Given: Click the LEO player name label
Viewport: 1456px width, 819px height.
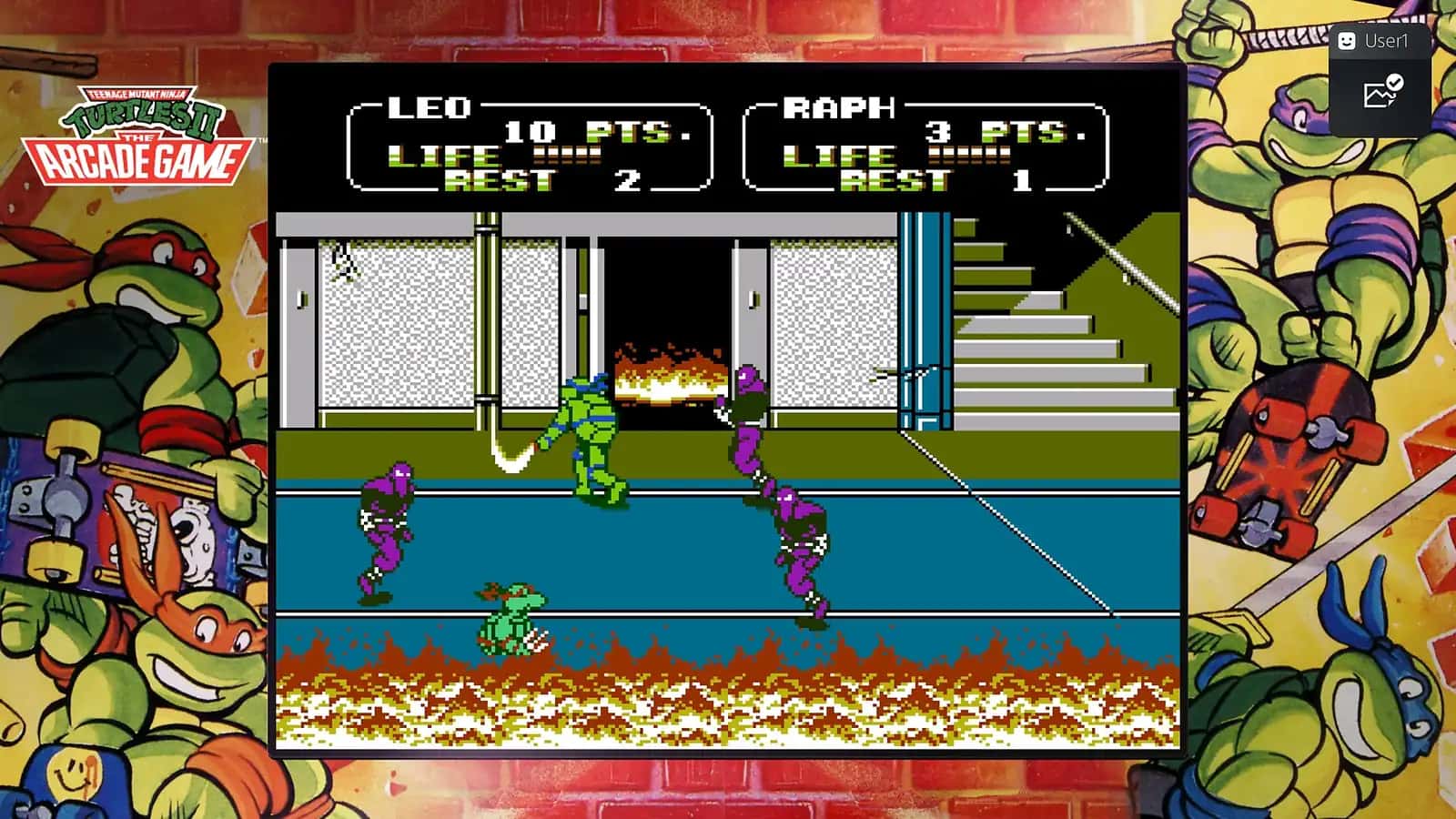Looking at the screenshot, I should point(428,107).
